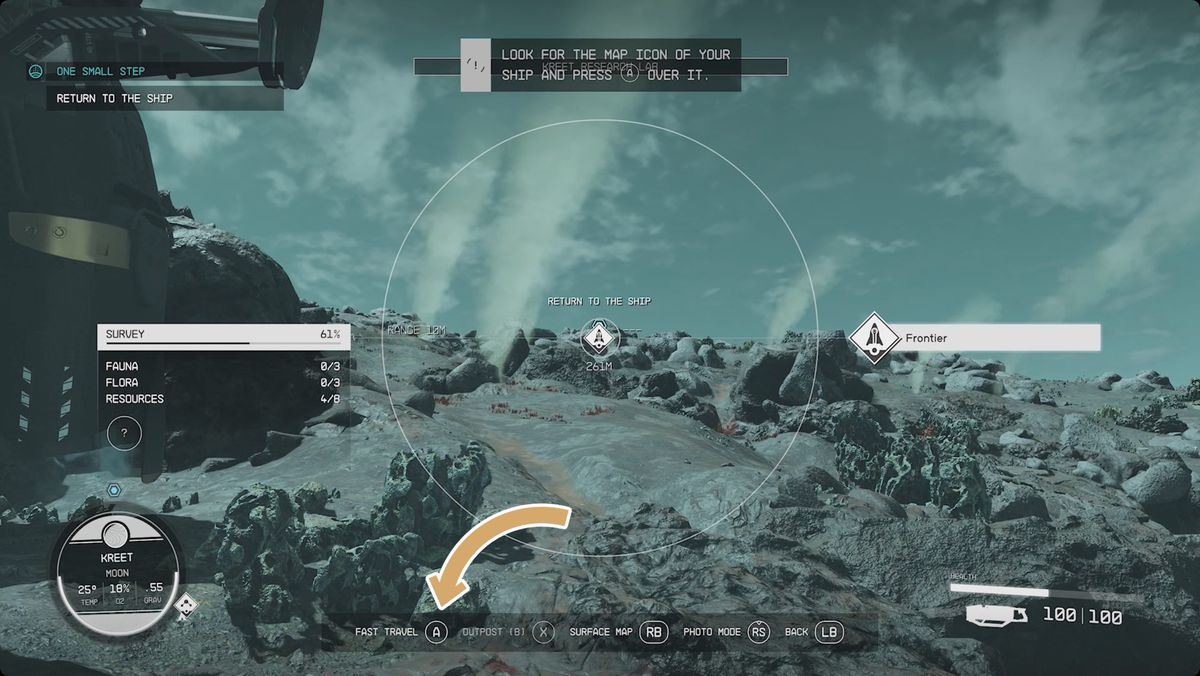
Task: Select the Frontier ship map icon
Action: tap(872, 339)
